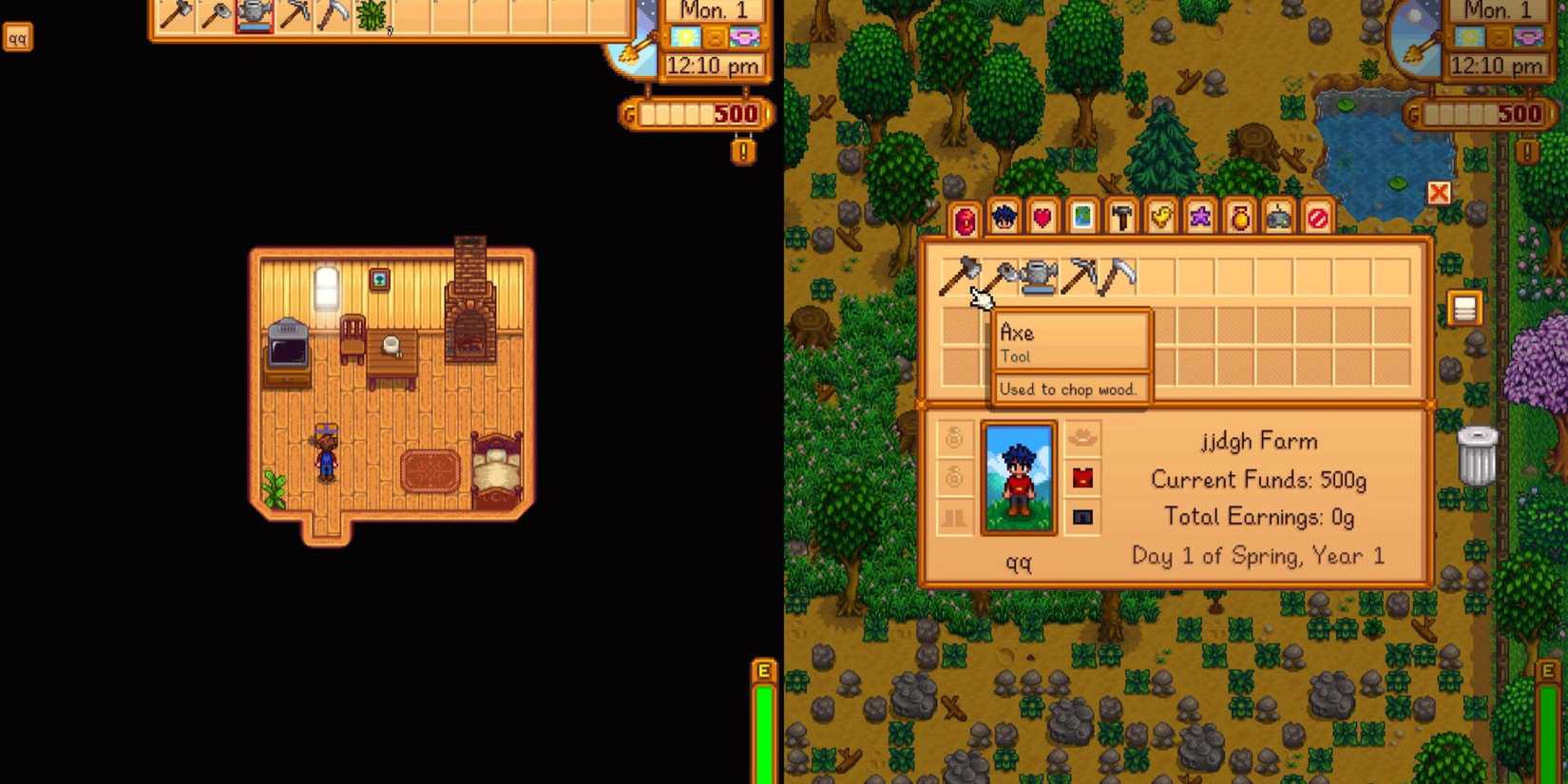
Task: Click the in-game clock showing 12:10 pm
Action: pyautogui.click(x=1497, y=67)
